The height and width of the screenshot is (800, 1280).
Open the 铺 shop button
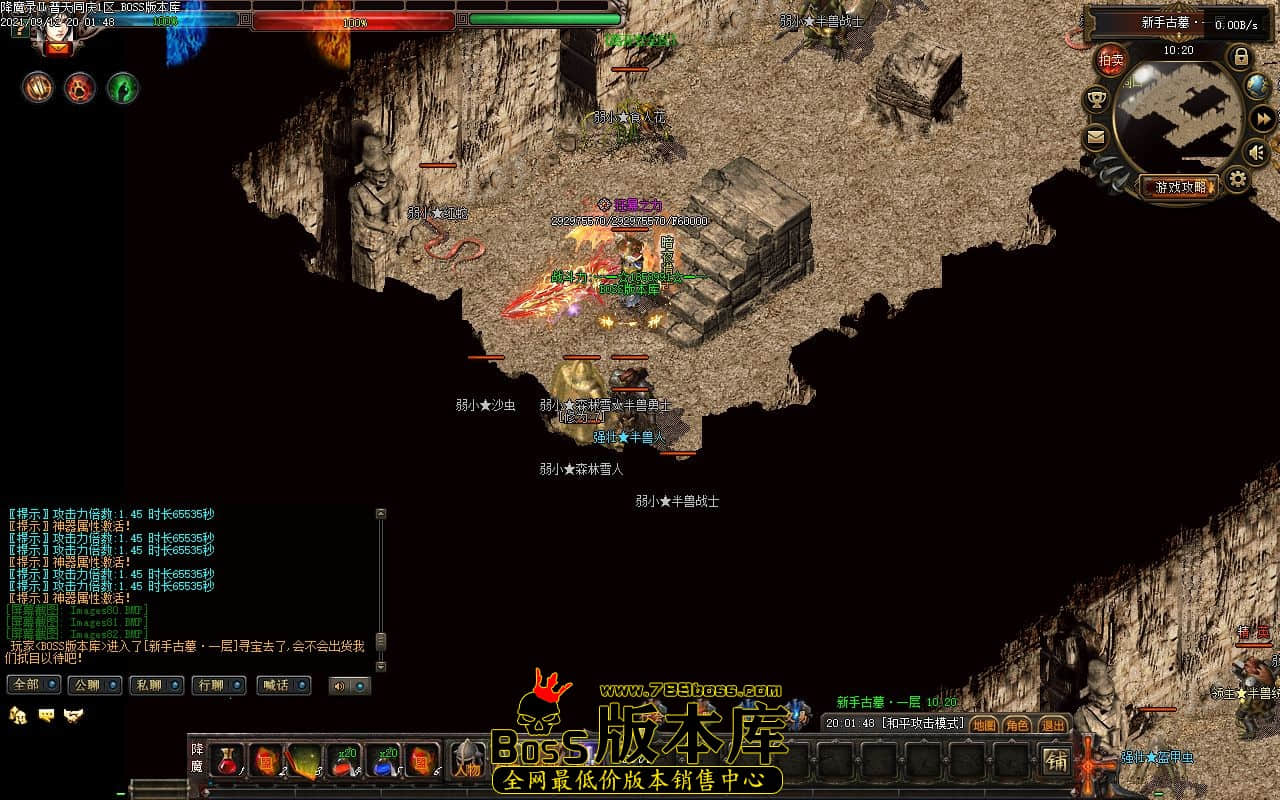tap(1056, 761)
